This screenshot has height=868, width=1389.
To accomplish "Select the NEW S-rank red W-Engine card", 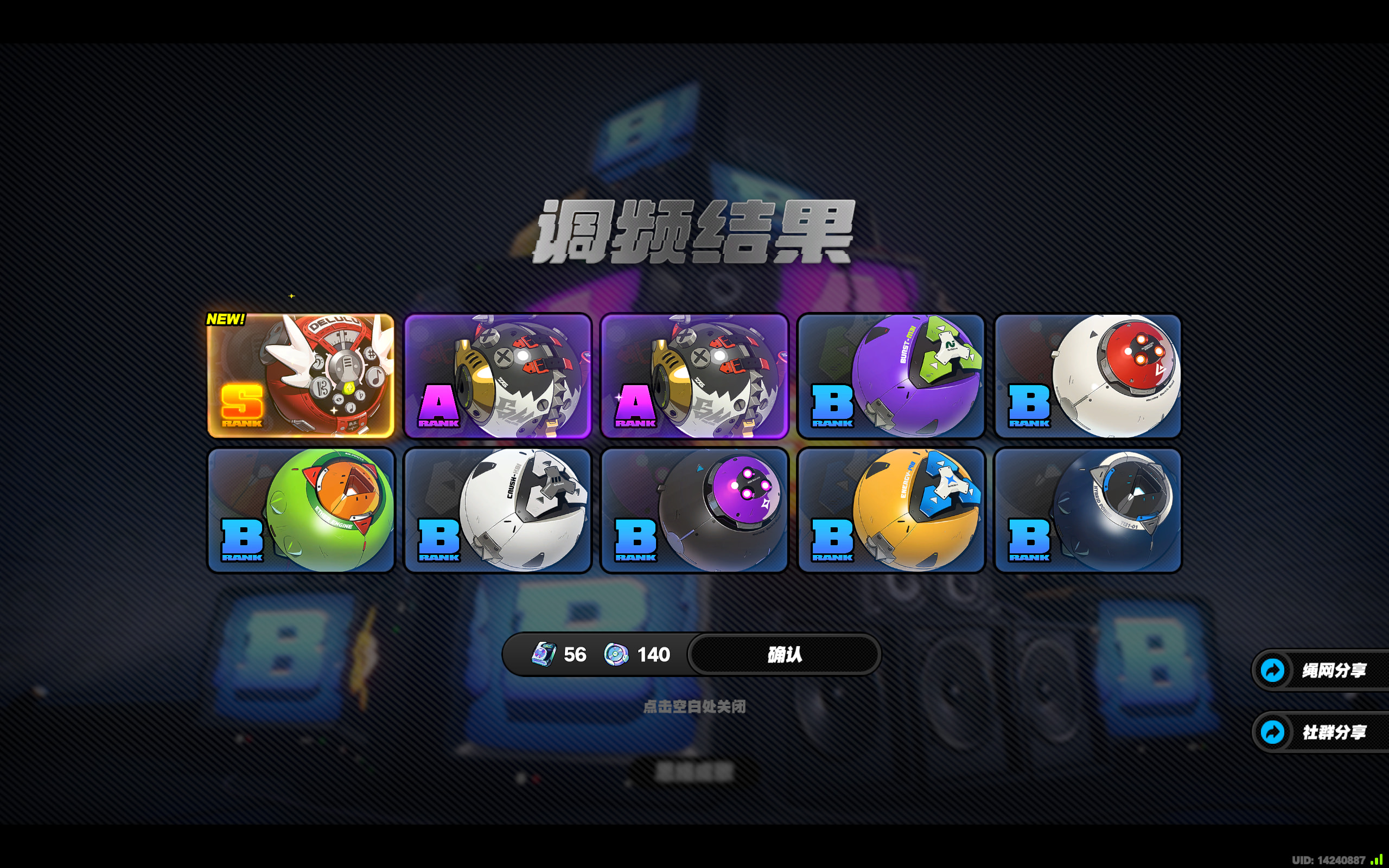I will coord(301,376).
